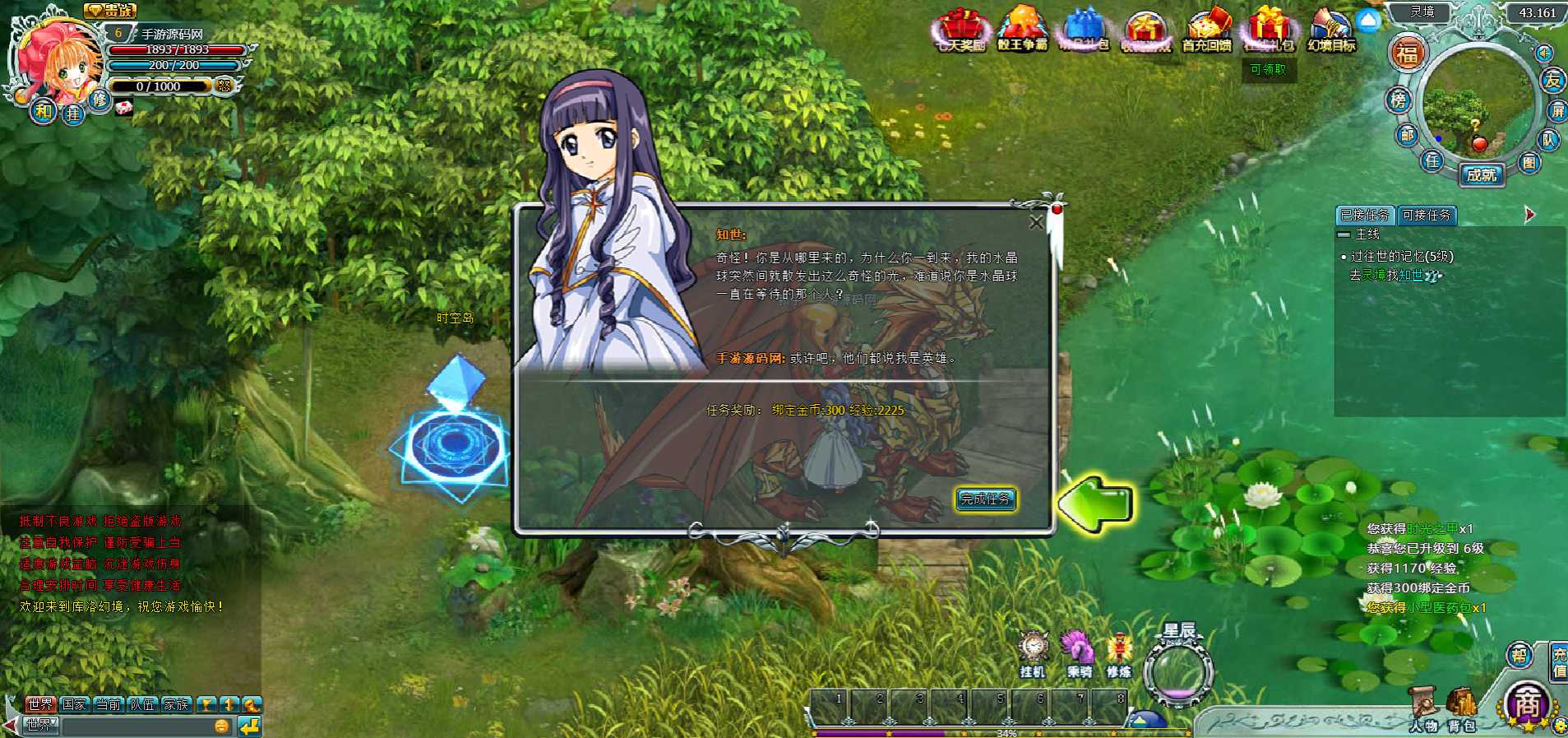Screen dimensions: 1568x738
Task: Open the 人物 character sheet
Action: (1424, 708)
